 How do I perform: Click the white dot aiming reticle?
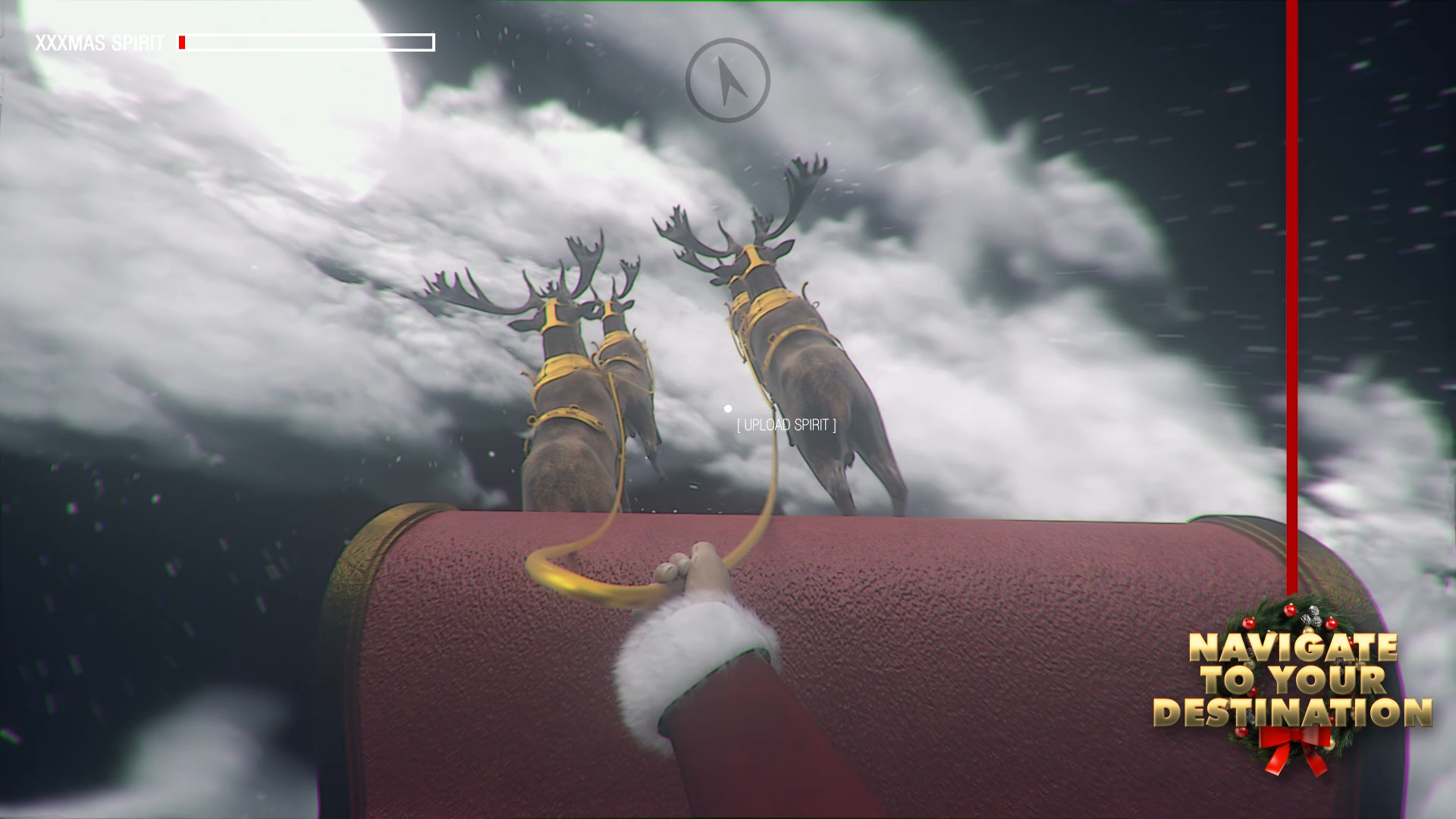730,407
